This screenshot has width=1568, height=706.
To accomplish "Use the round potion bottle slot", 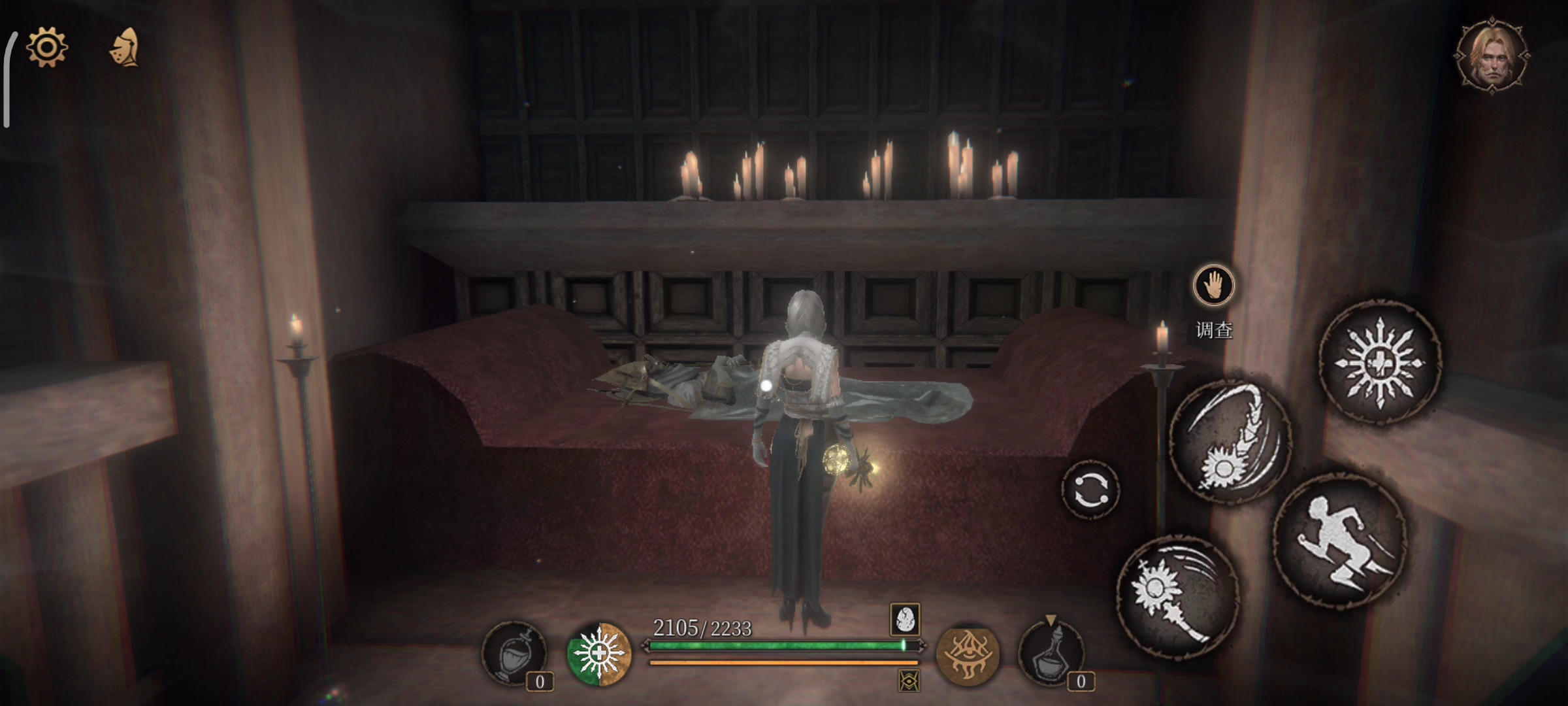I will 1051,654.
